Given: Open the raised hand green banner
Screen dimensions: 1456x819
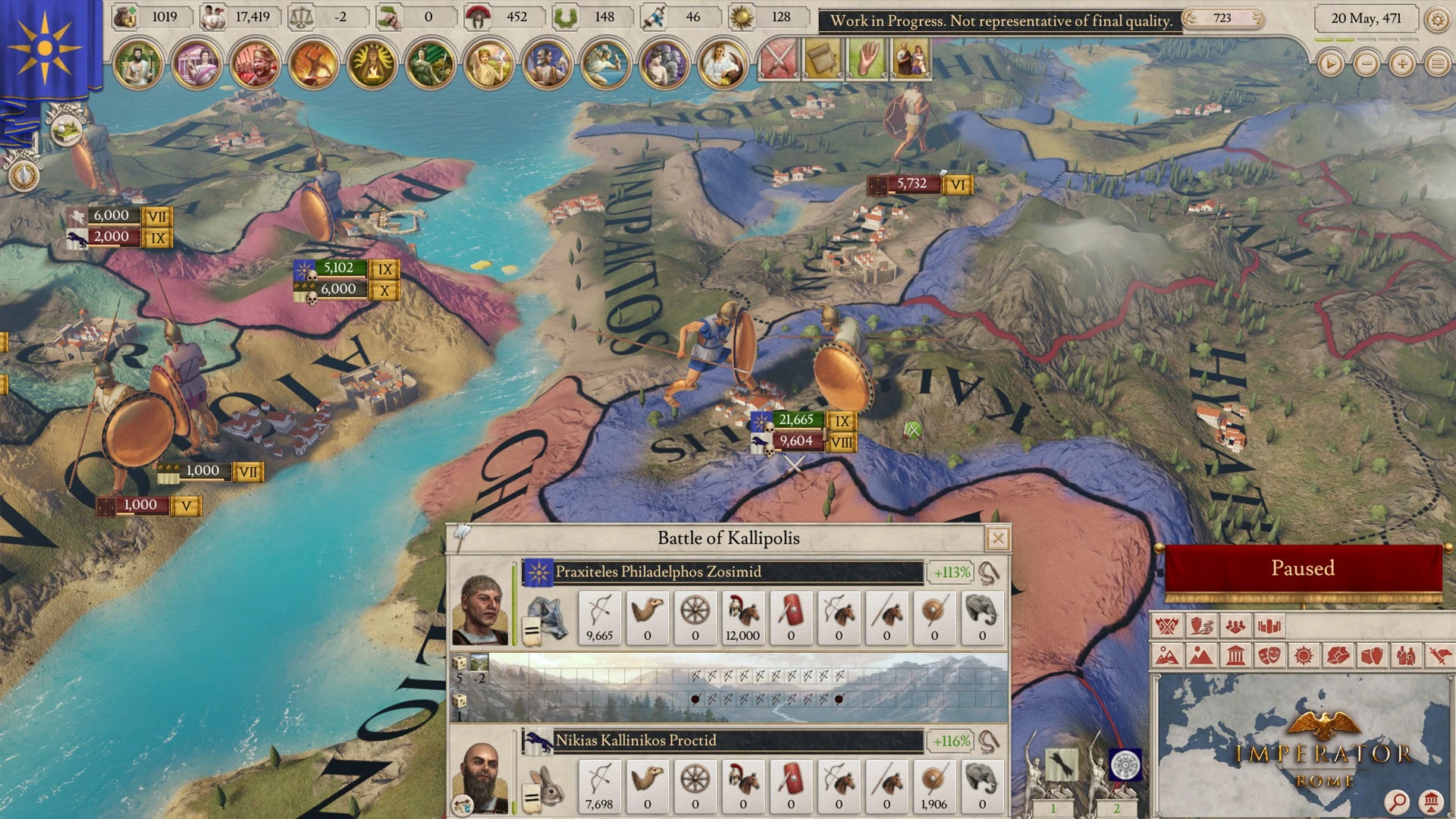Looking at the screenshot, I should coord(866,58).
